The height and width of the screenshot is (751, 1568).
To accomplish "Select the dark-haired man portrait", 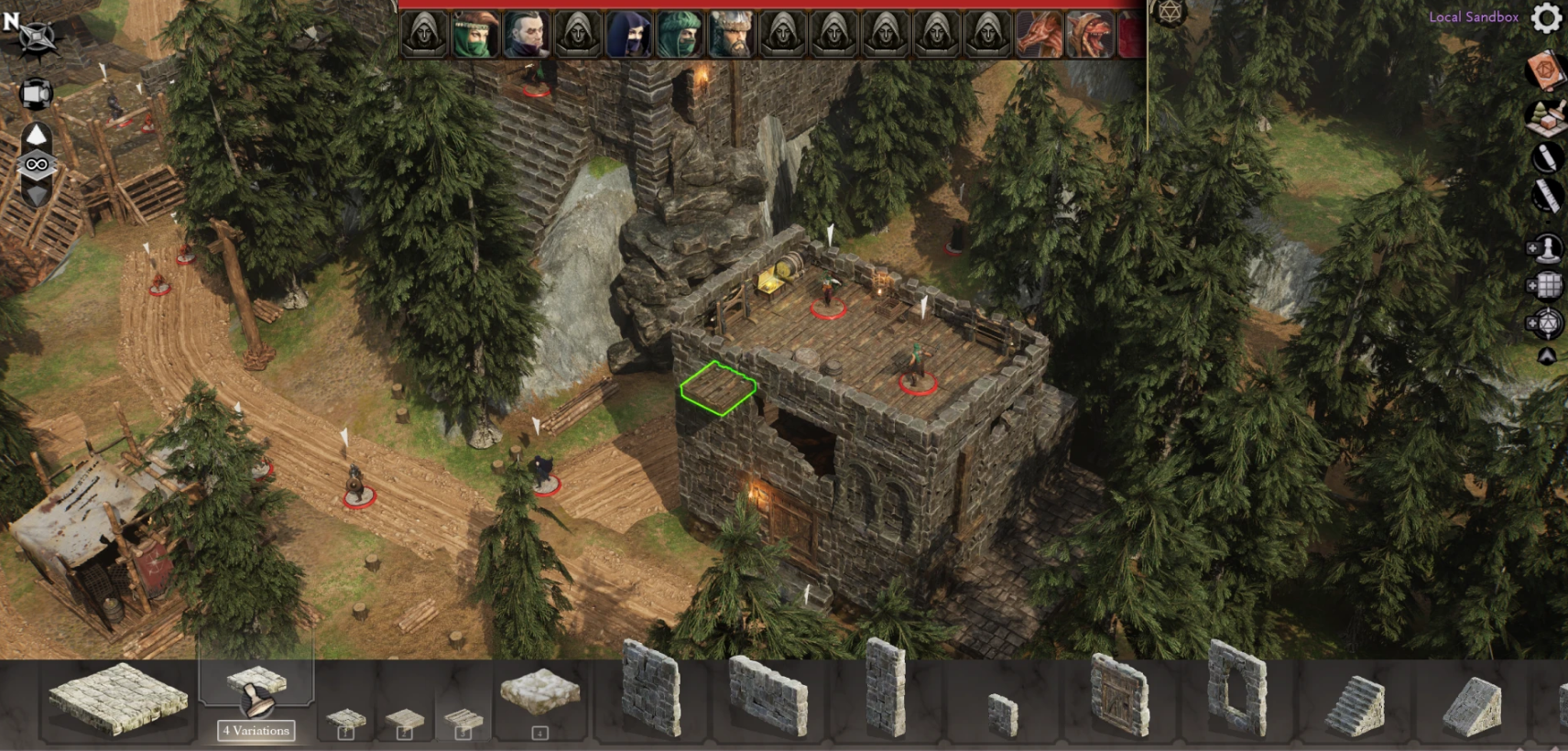I will click(526, 35).
